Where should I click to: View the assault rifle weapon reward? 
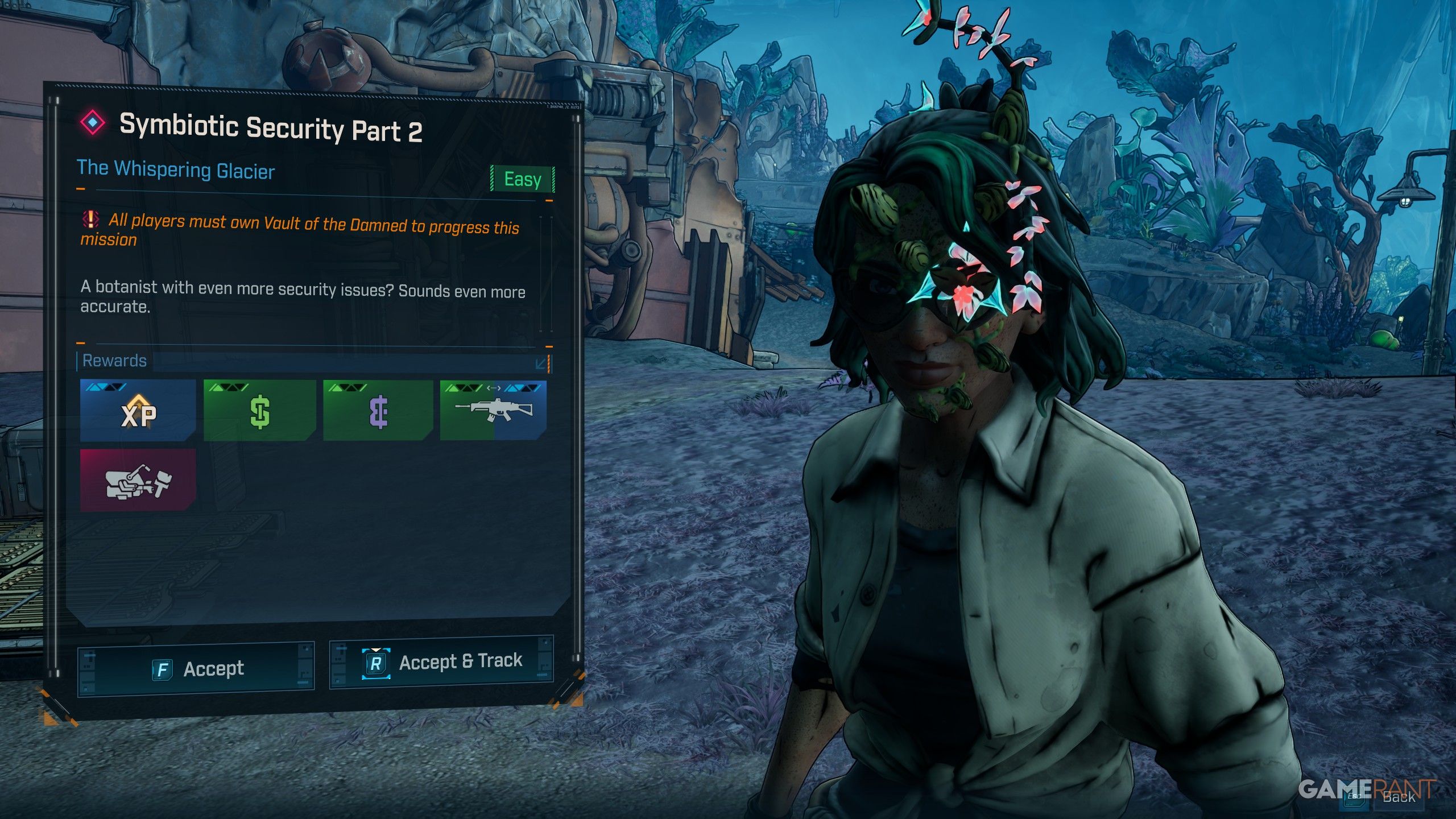click(493, 410)
